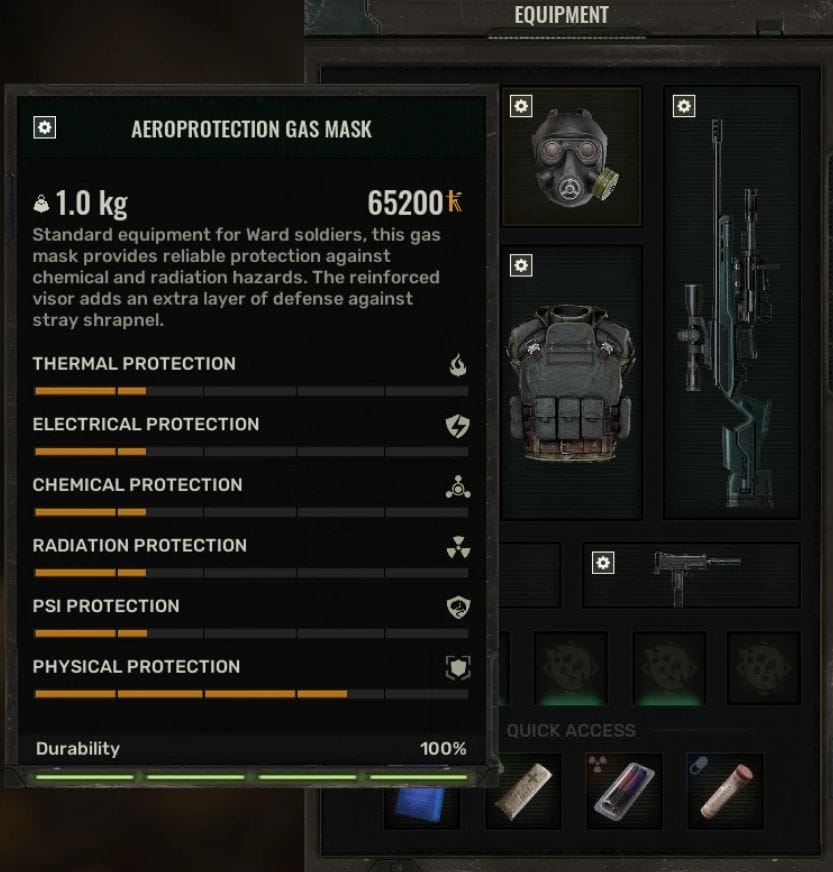
Task: Open the gear icon on submachine gun slot
Action: click(603, 564)
